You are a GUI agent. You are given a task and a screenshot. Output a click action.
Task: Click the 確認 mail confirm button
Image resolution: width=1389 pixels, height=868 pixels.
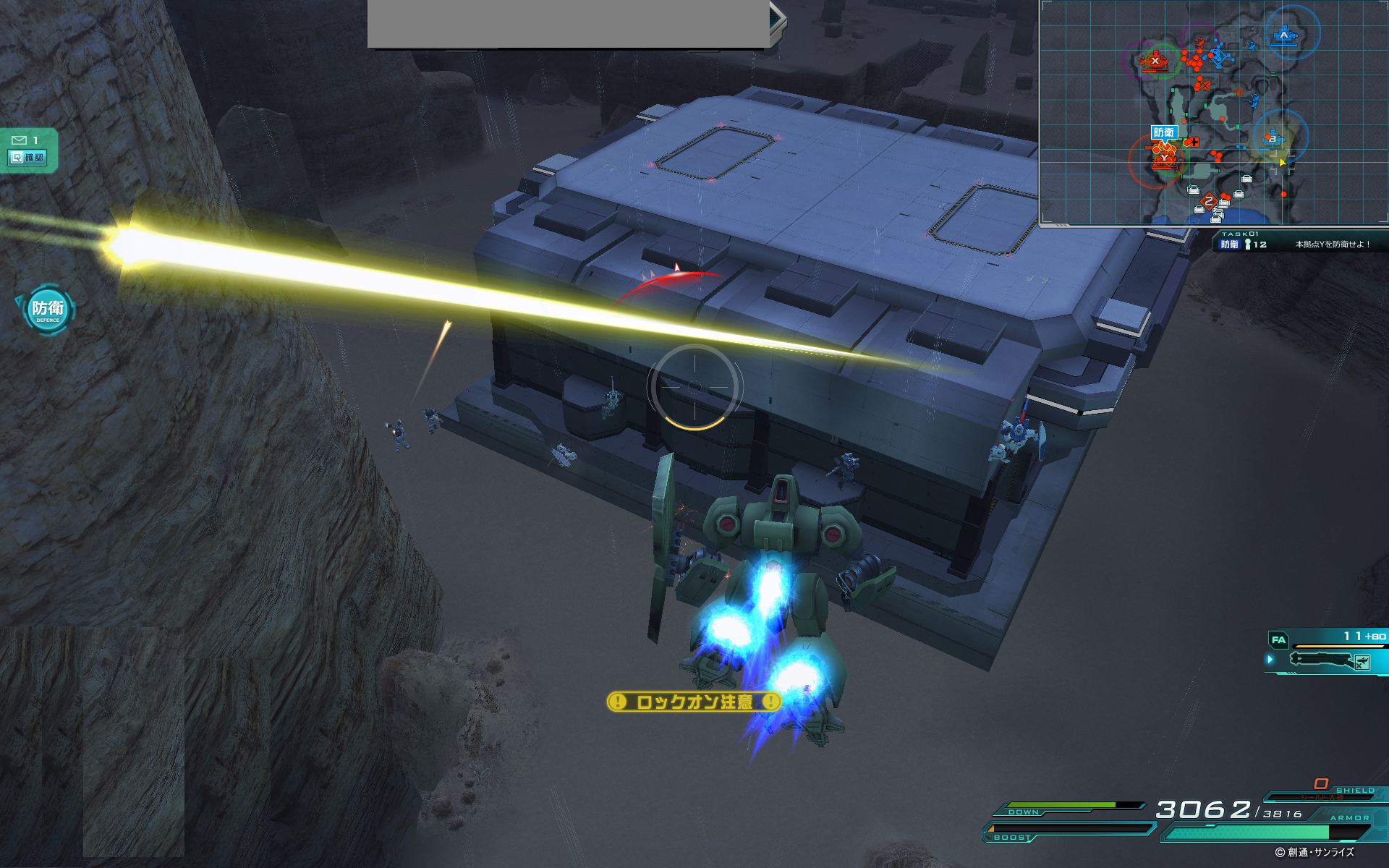27,157
